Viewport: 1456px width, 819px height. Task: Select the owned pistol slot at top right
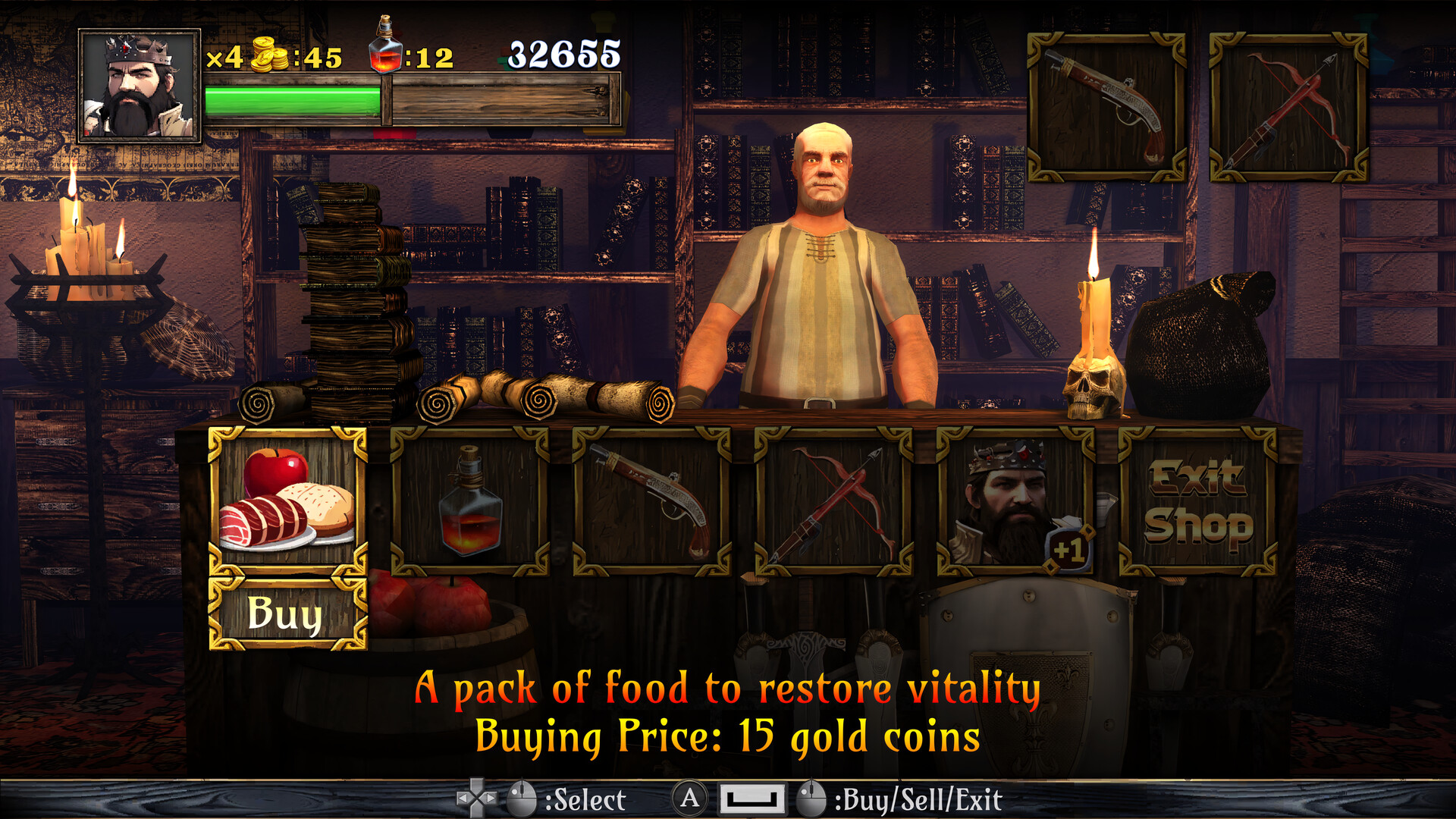coord(1106,107)
